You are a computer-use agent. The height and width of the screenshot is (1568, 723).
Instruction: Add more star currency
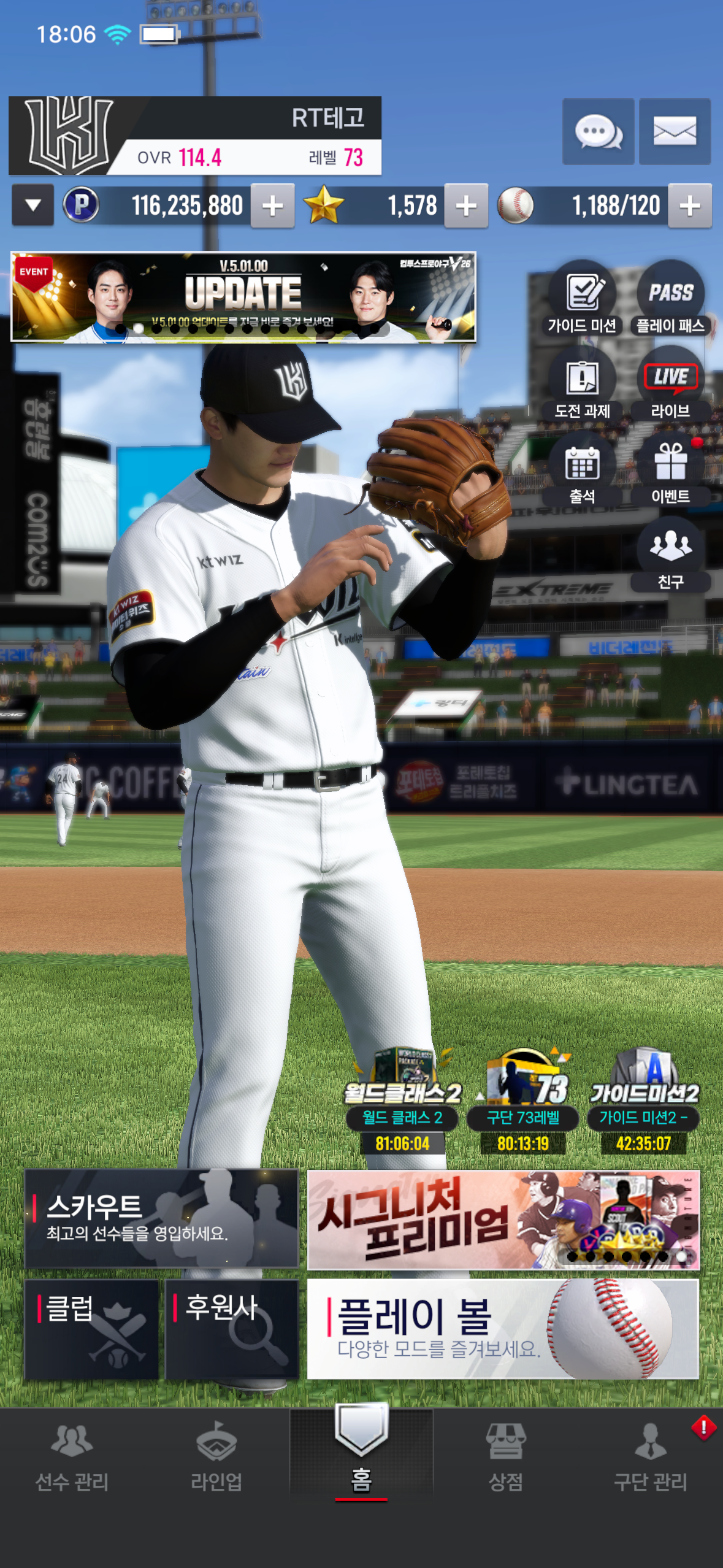(x=466, y=206)
